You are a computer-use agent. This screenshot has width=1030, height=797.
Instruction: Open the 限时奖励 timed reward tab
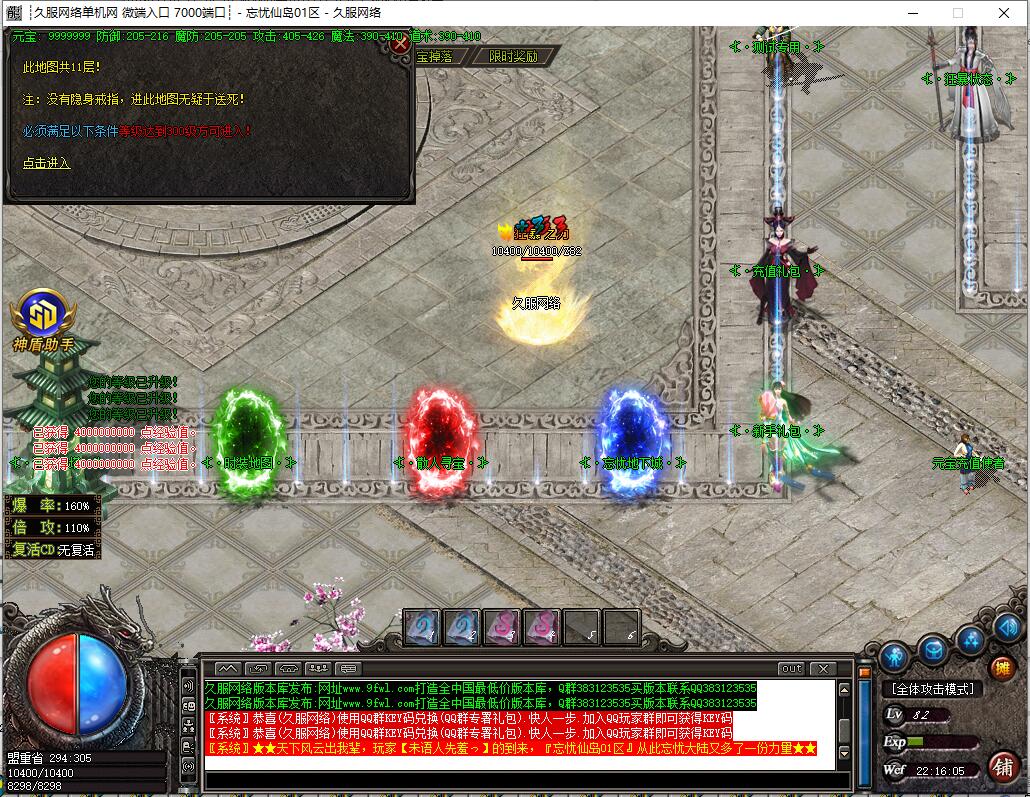tap(513, 57)
